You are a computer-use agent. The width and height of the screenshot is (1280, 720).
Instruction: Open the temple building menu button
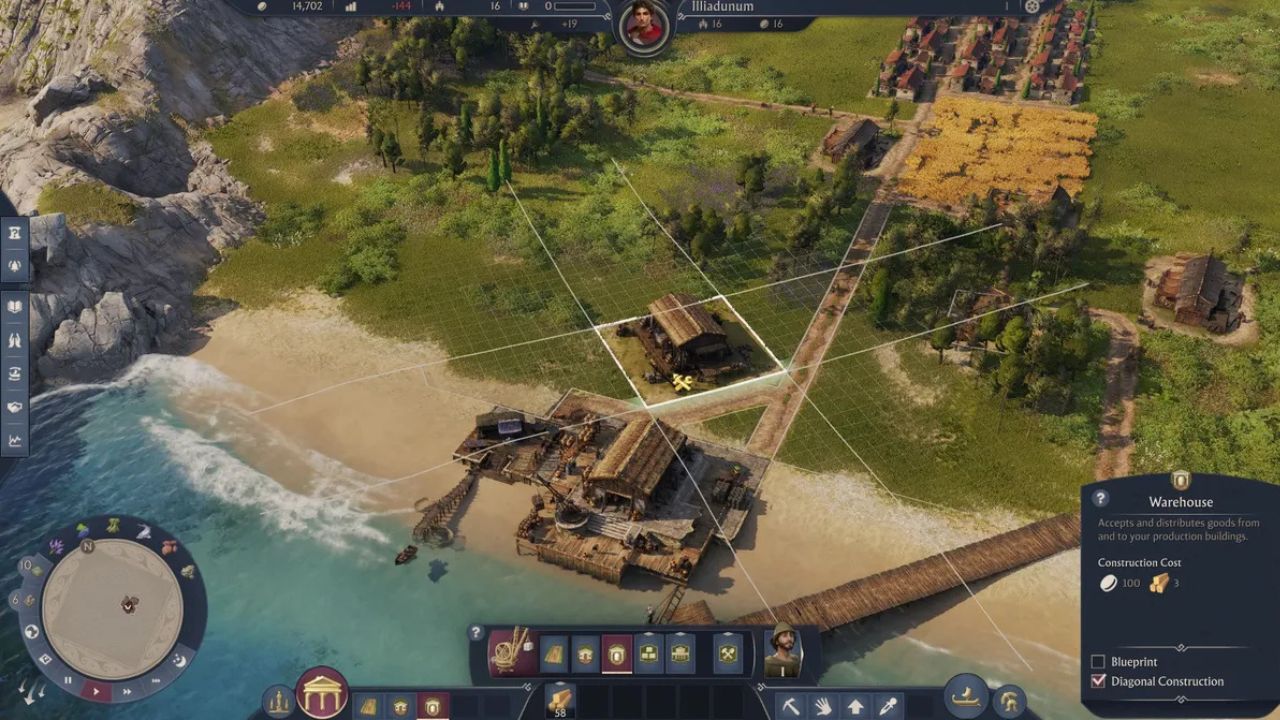point(322,692)
